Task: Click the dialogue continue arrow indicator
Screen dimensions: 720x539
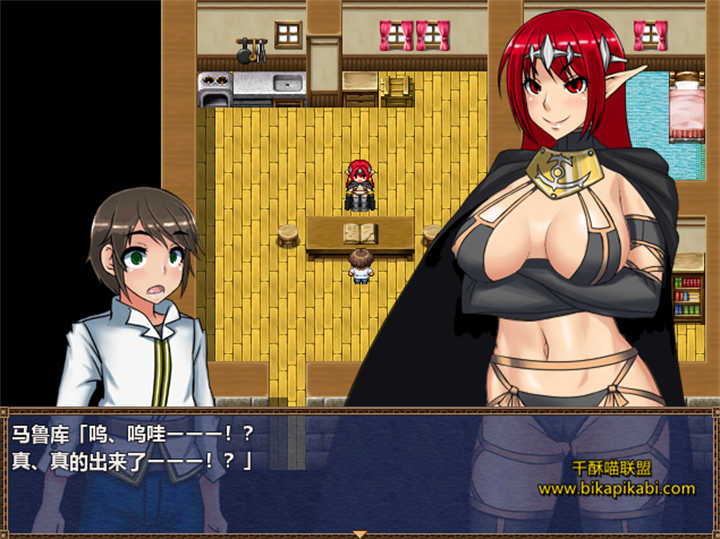Action: (360, 534)
